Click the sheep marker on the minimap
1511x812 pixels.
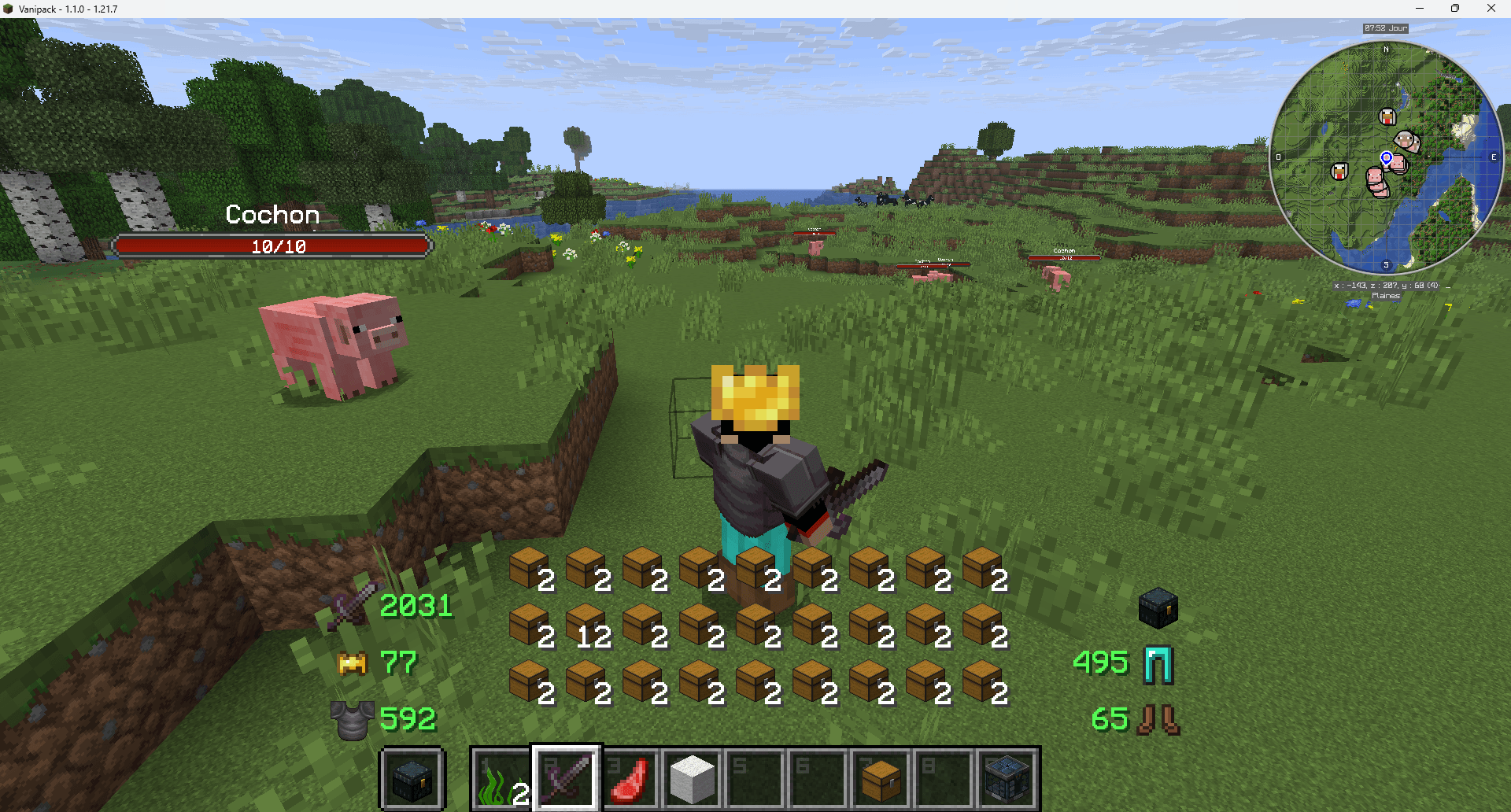tap(1405, 139)
